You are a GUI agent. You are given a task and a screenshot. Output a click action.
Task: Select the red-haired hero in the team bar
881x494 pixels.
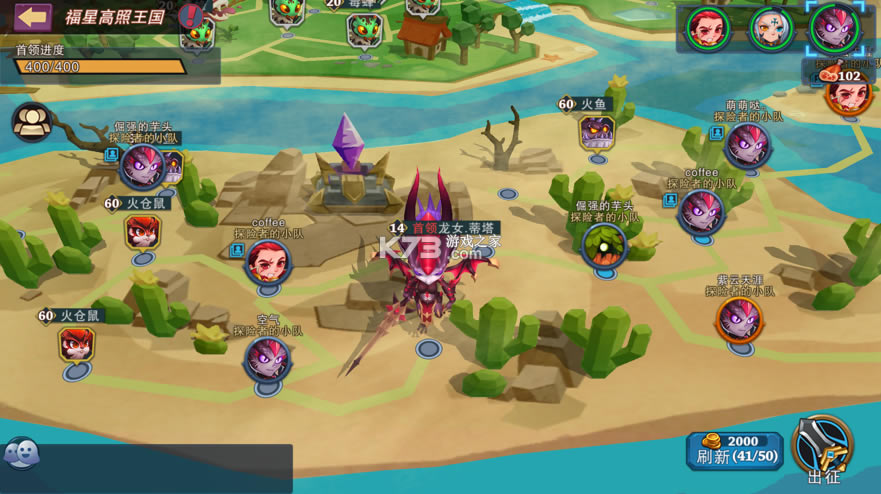click(710, 28)
